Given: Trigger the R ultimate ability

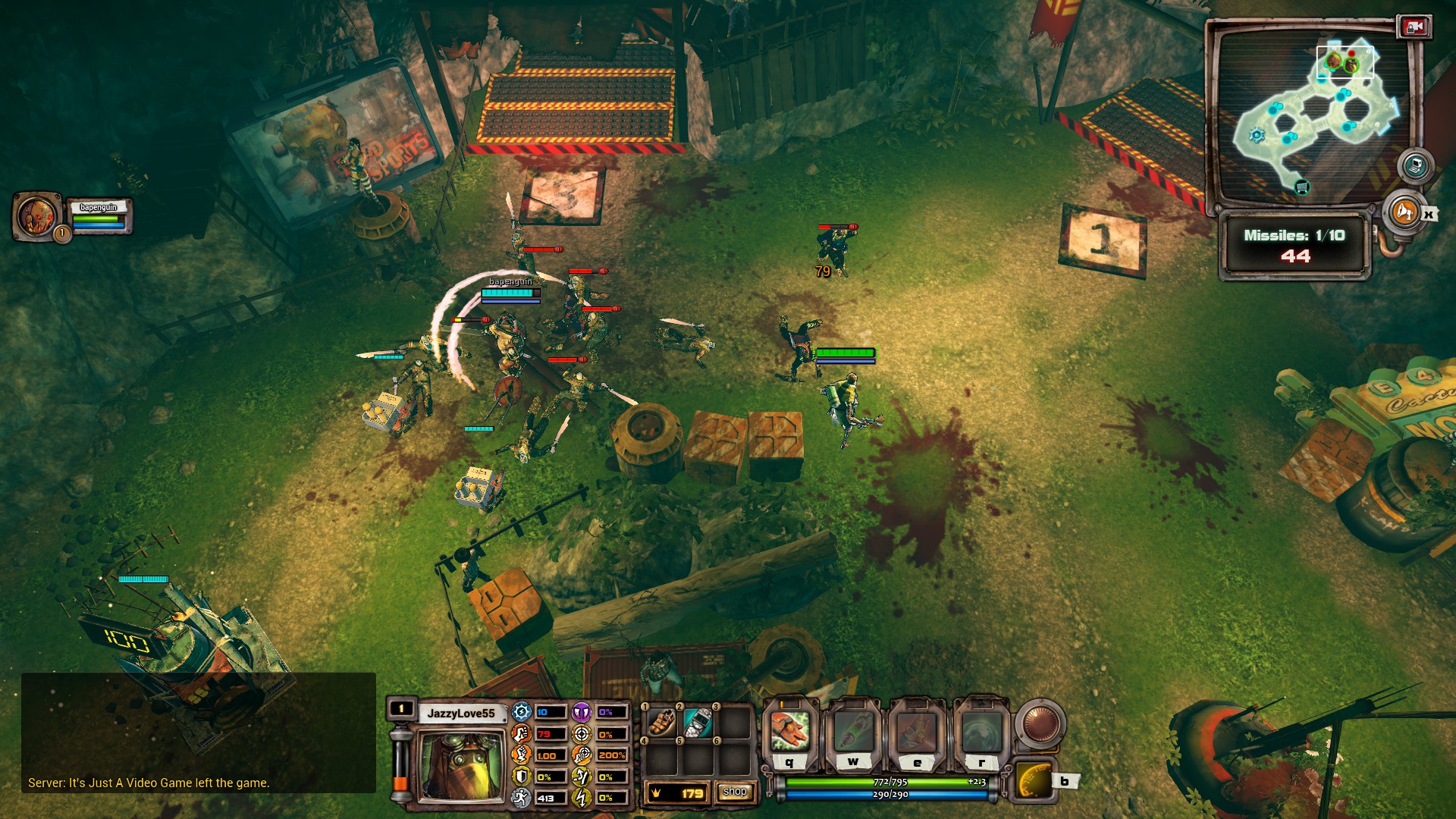Looking at the screenshot, I should pos(981,732).
